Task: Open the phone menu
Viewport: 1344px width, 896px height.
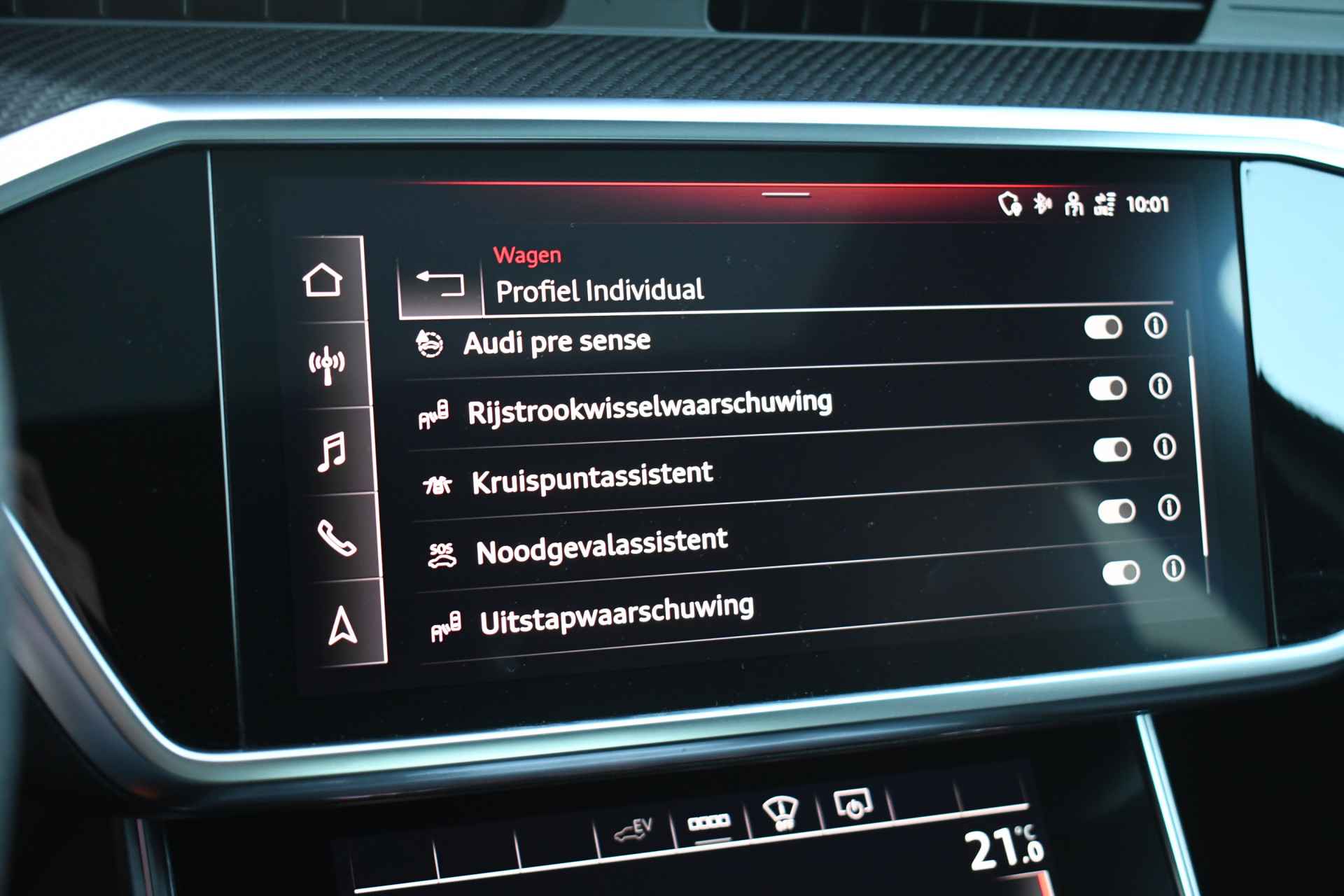Action: tap(337, 538)
